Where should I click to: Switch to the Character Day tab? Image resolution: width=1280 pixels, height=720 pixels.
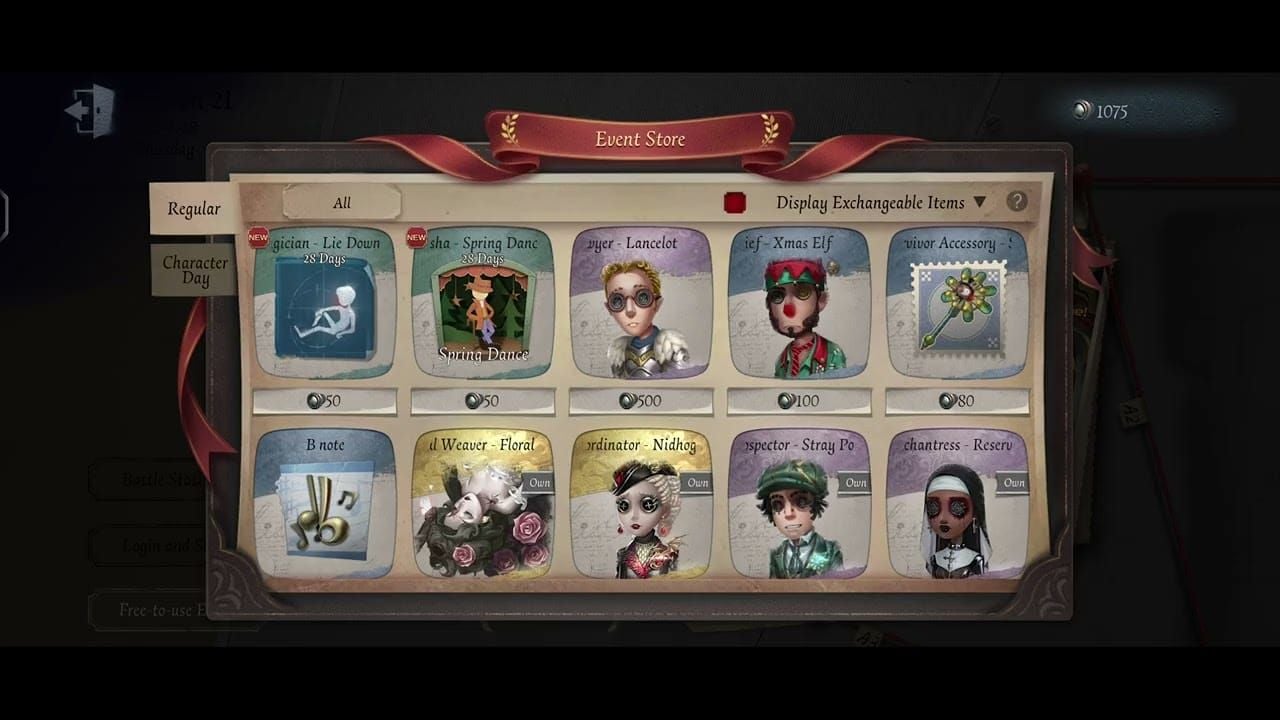[195, 270]
